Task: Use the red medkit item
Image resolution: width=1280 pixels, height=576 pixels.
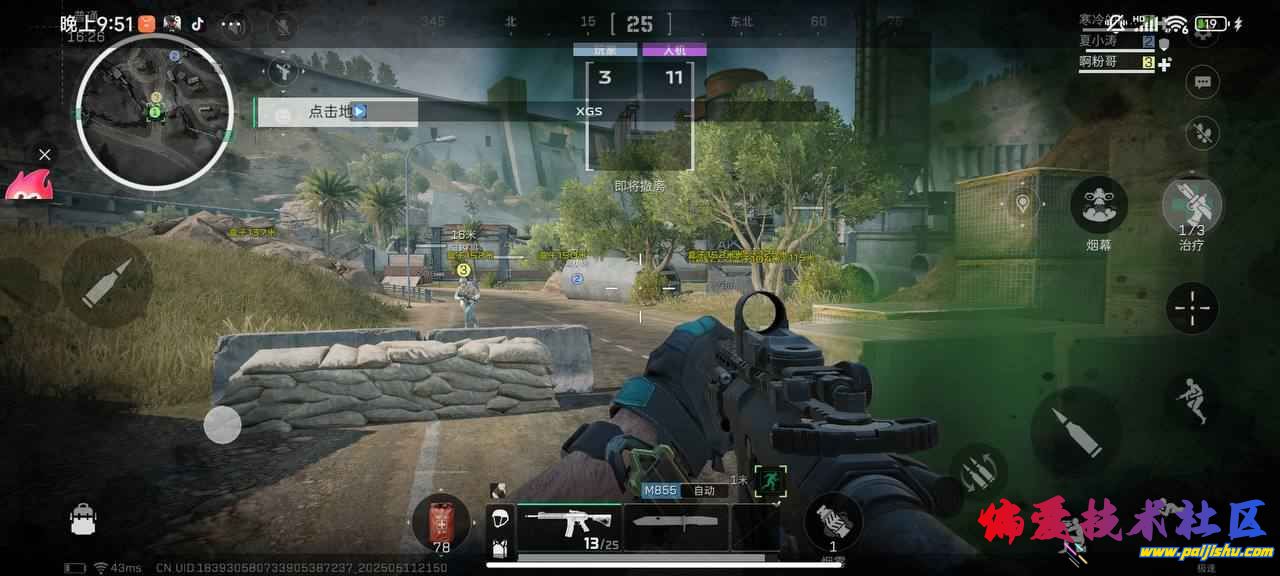Action: coord(441,521)
